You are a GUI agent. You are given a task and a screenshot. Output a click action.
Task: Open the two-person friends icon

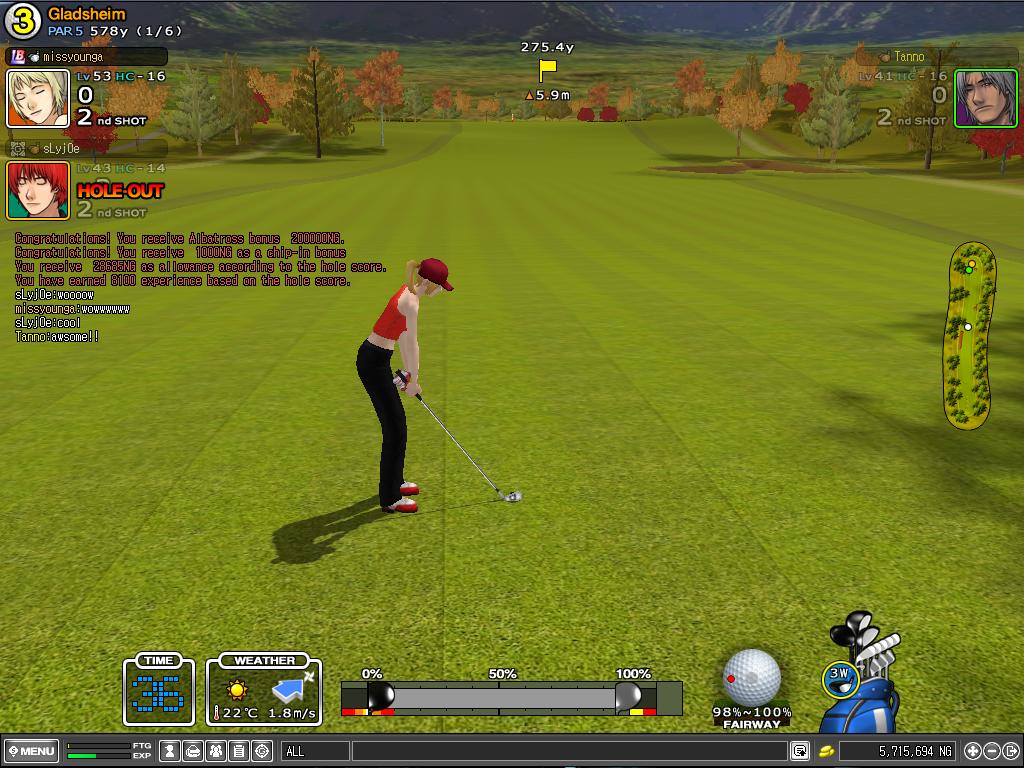[x=216, y=751]
